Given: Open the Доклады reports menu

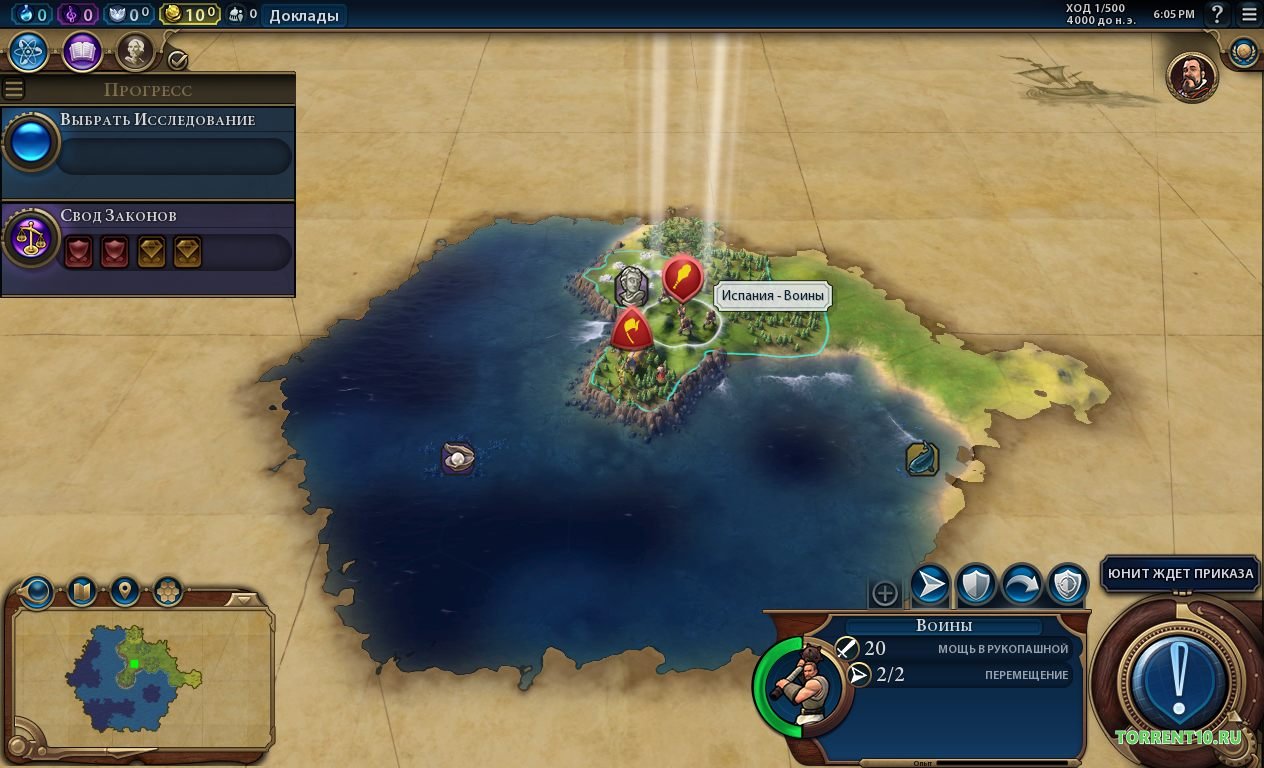Looking at the screenshot, I should (304, 15).
